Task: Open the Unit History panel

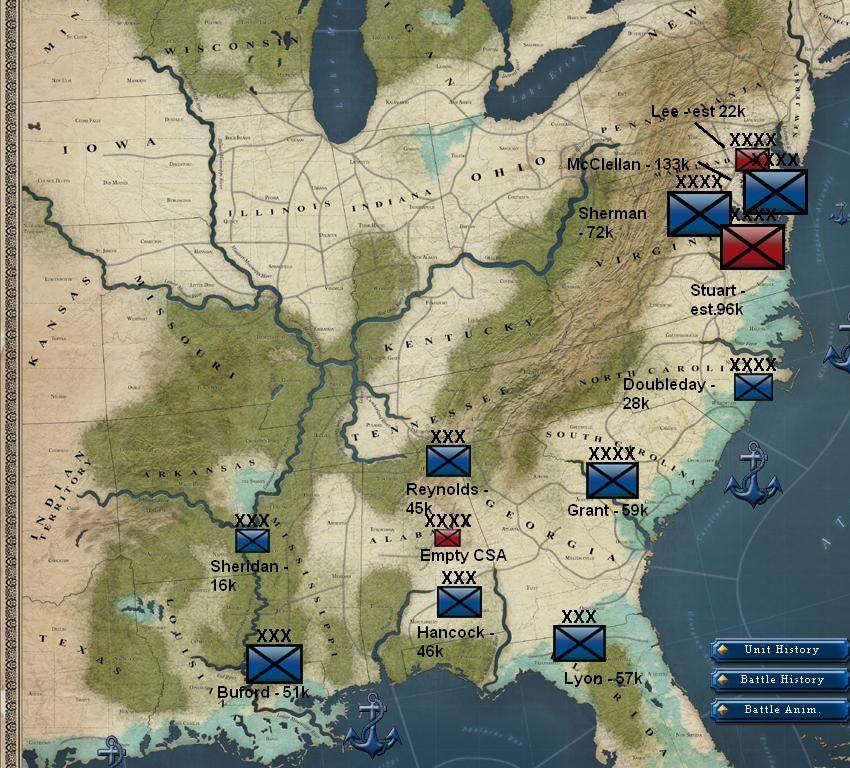Action: 780,650
